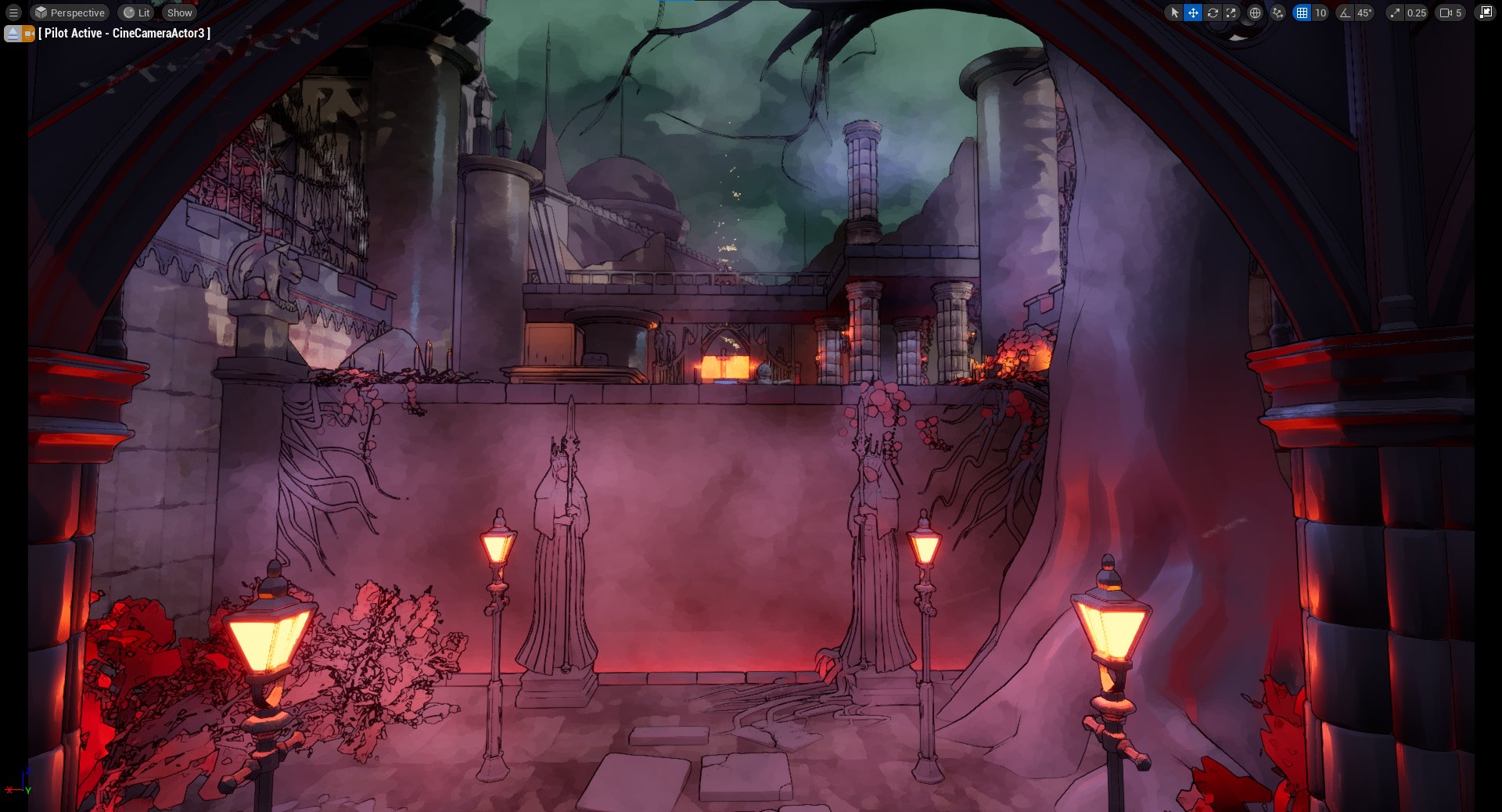Change the 0.25 scale snap value
The width and height of the screenshot is (1502, 812).
[1416, 13]
